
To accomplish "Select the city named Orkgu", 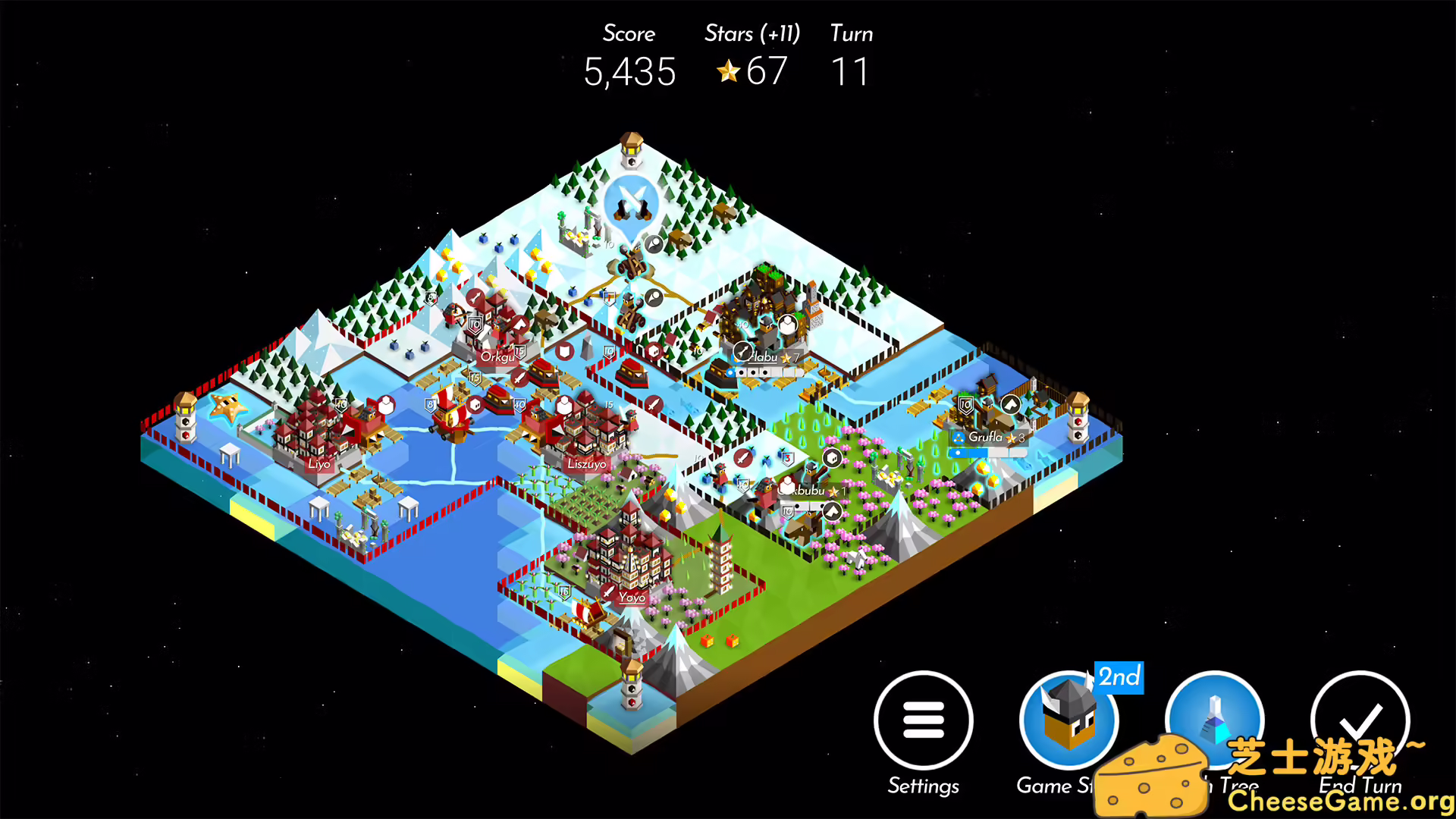I will 497,356.
